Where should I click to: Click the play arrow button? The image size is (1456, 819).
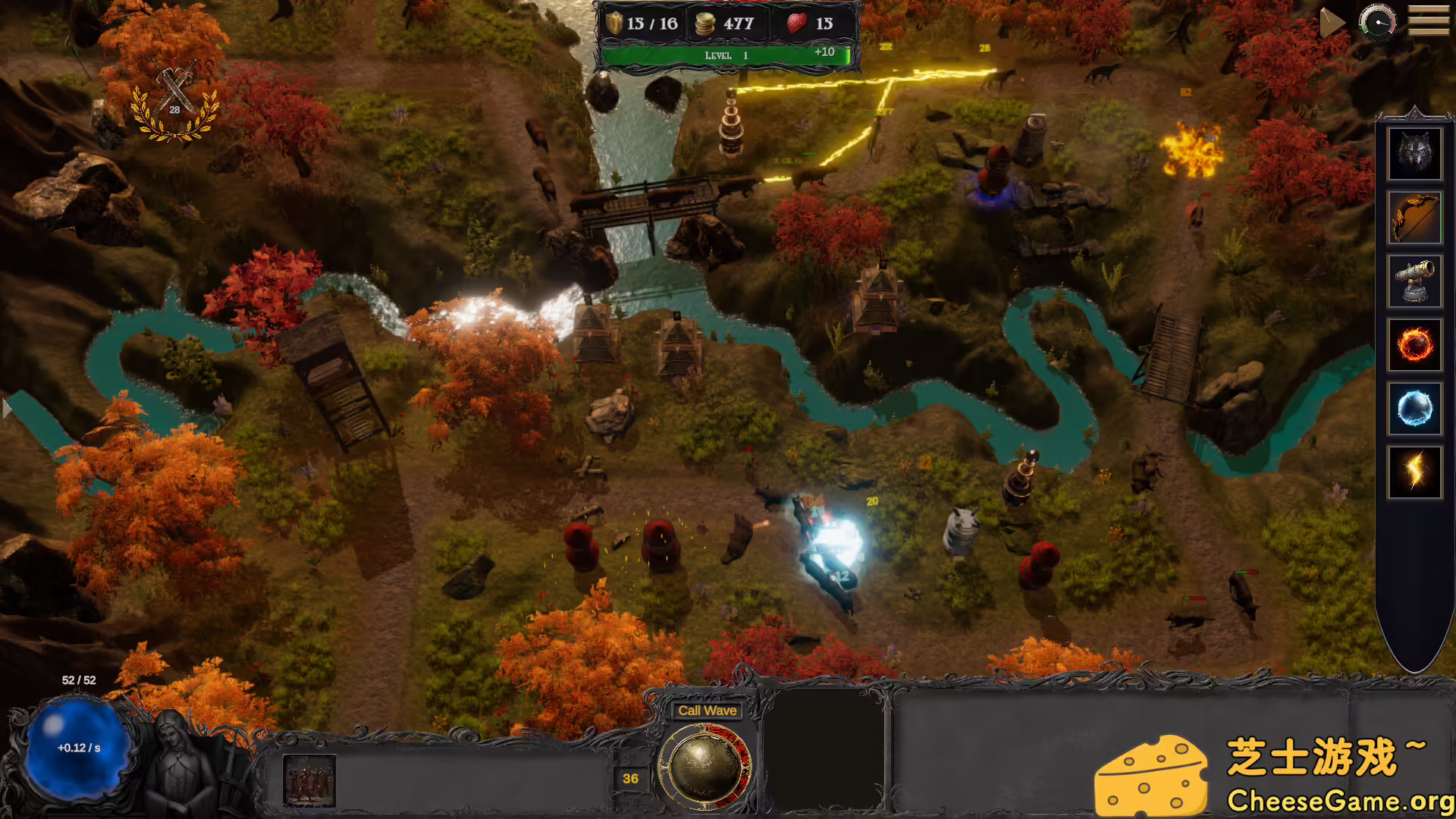[x=1331, y=23]
